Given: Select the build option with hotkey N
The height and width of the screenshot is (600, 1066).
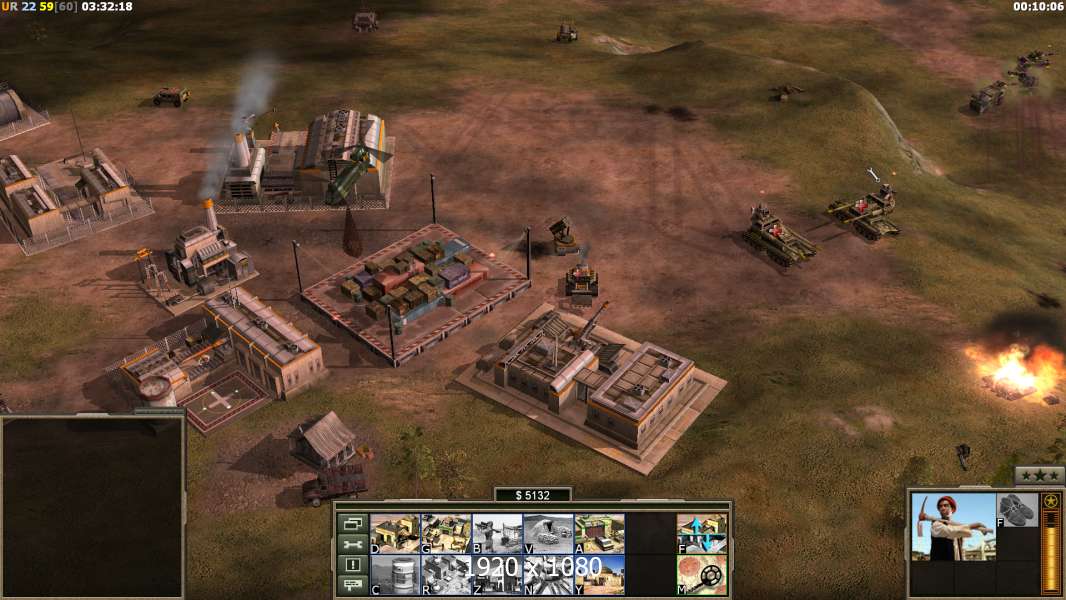Looking at the screenshot, I should (x=548, y=575).
